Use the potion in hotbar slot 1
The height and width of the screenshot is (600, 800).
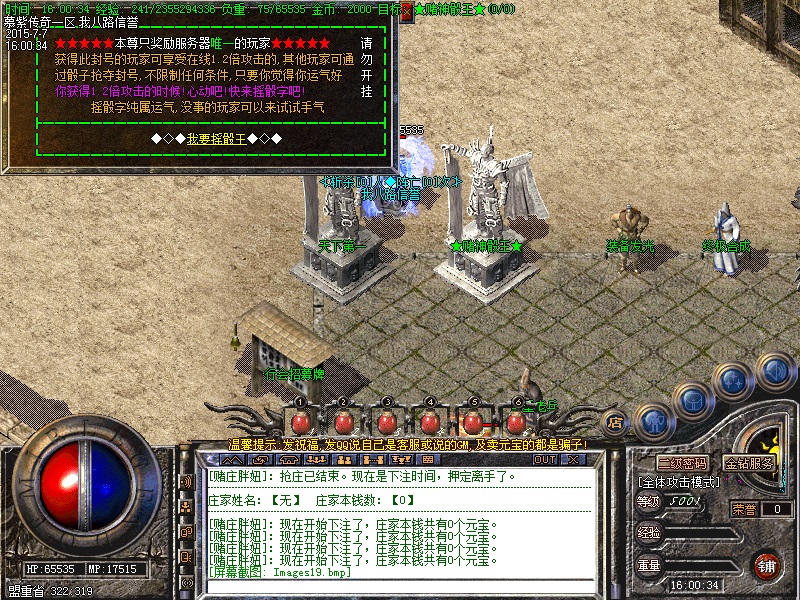300,421
